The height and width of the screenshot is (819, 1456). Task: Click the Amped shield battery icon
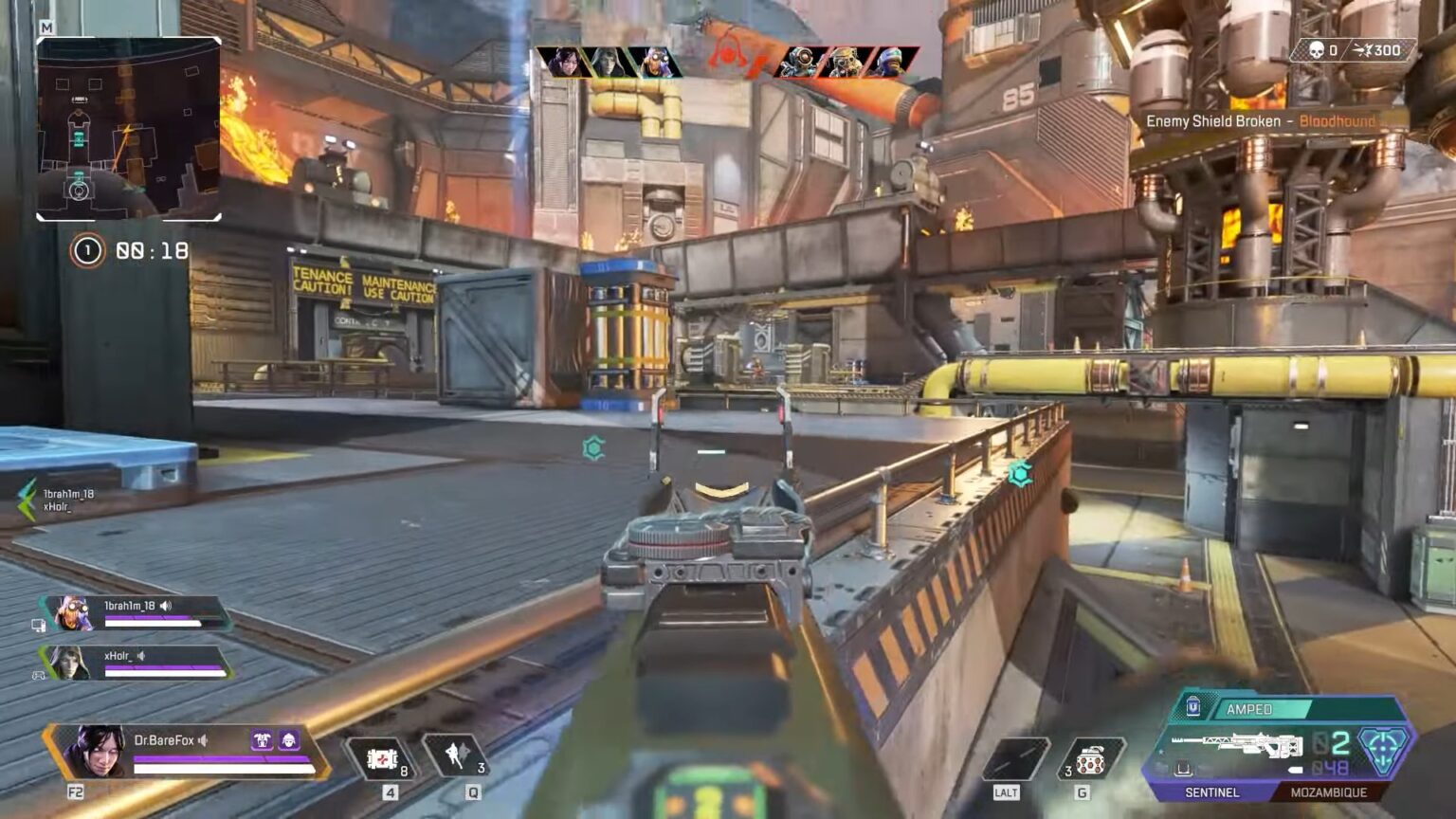[1192, 707]
